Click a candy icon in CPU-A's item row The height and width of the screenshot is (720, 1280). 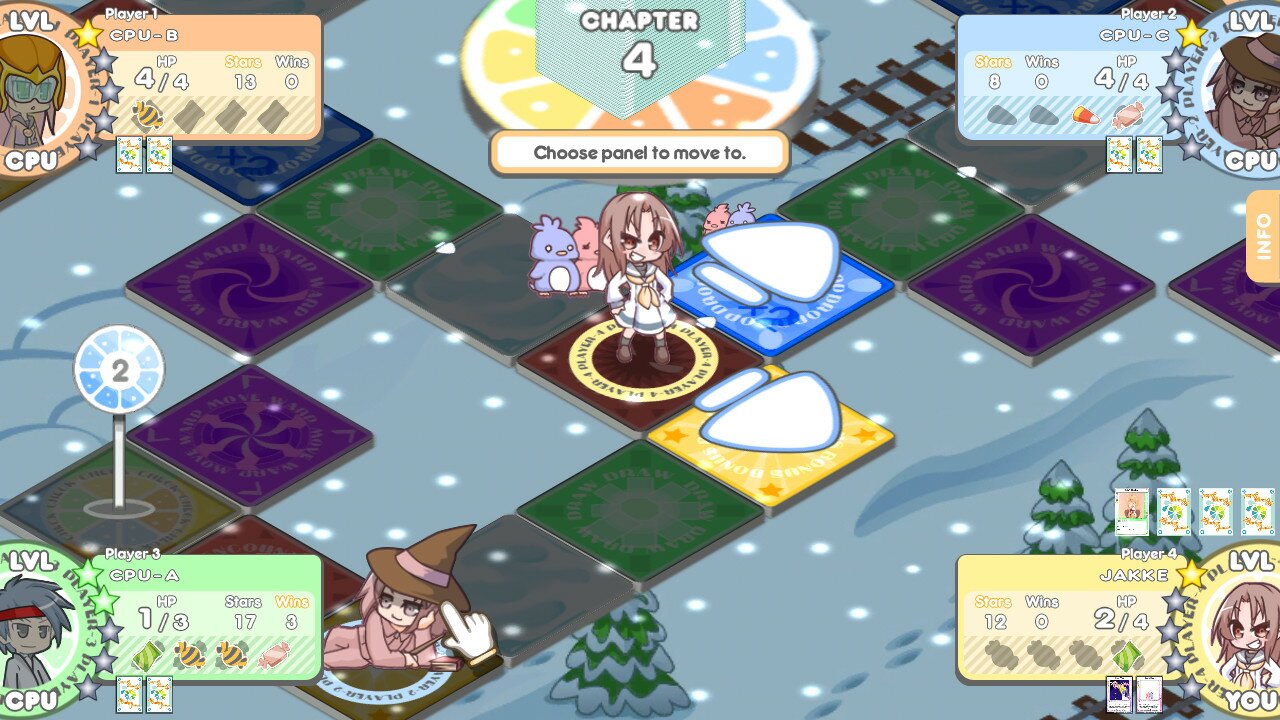coord(189,656)
